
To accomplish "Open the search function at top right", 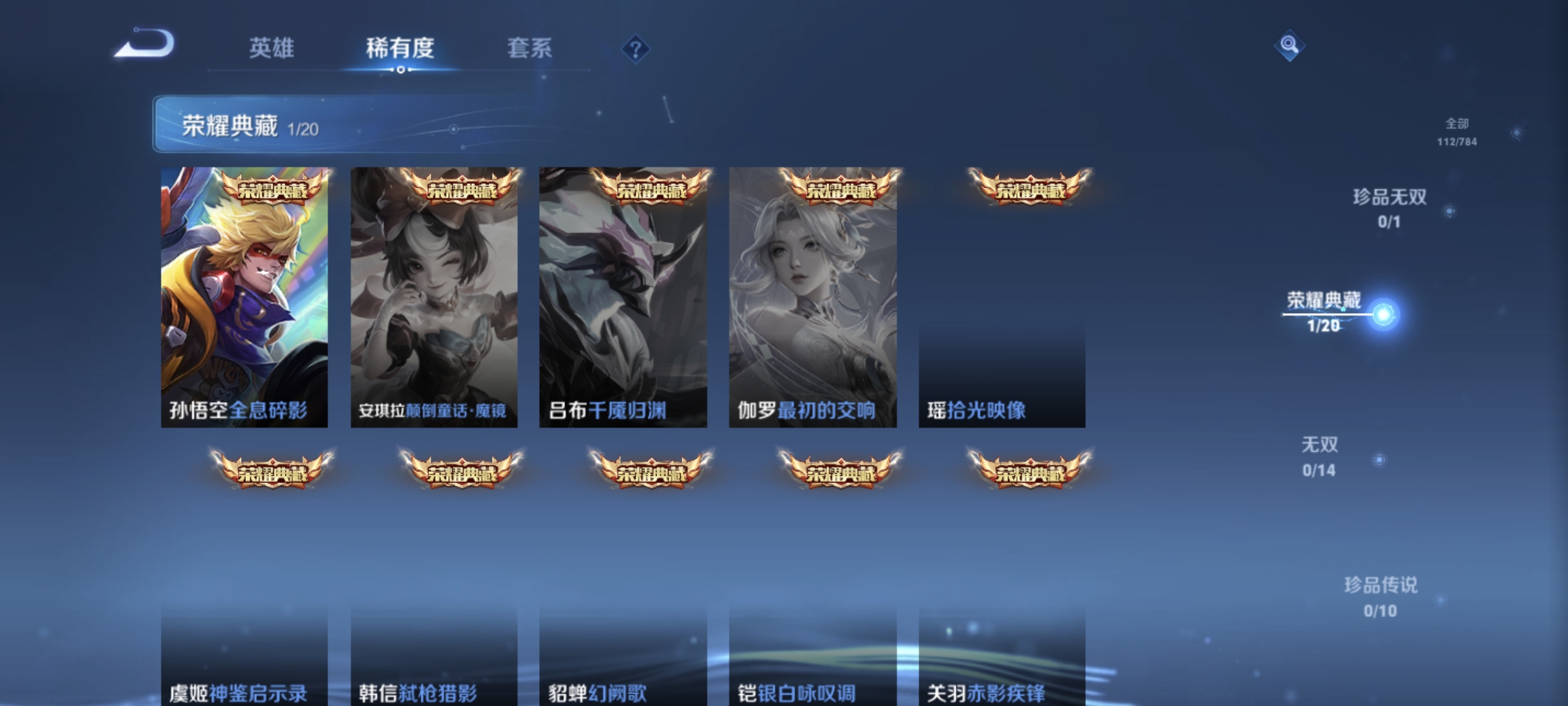I will pyautogui.click(x=1288, y=46).
